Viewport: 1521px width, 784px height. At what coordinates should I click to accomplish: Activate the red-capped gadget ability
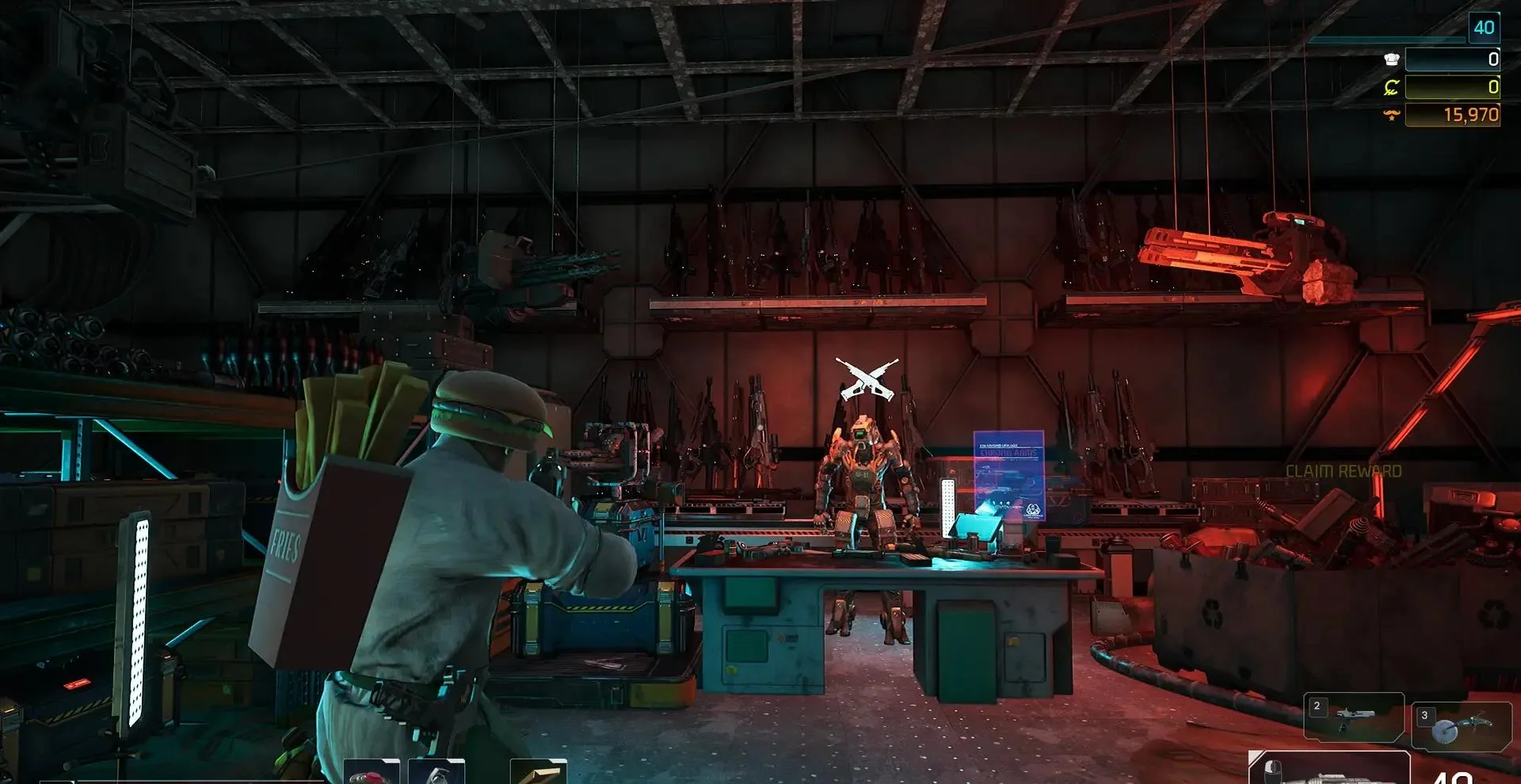tap(371, 774)
